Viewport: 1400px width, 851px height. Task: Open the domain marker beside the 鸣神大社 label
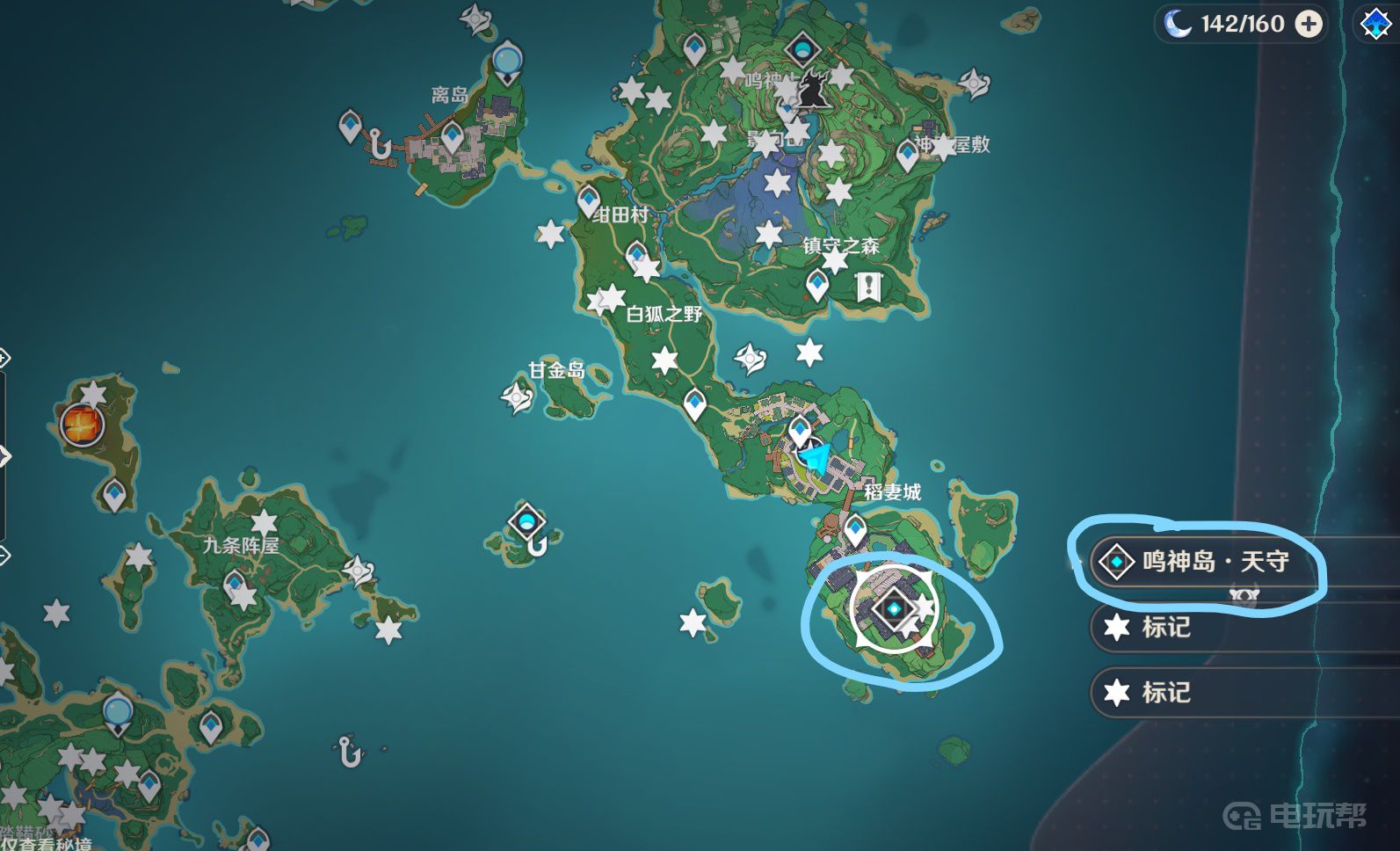coord(802,49)
